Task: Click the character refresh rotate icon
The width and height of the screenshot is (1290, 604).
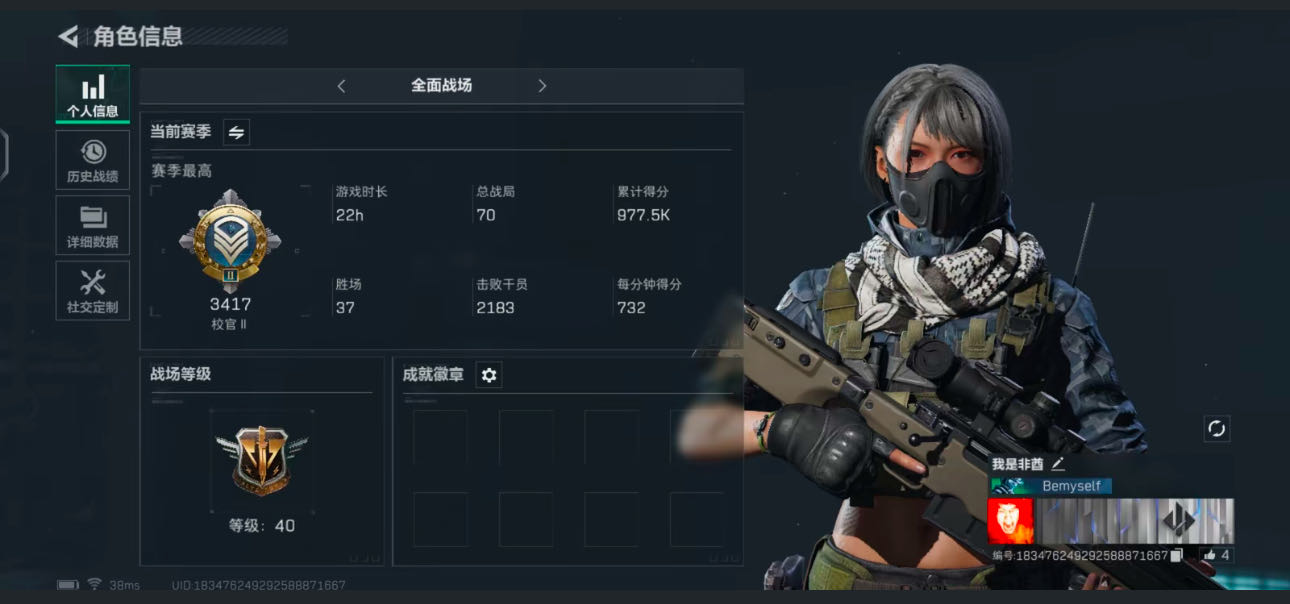Action: click(1216, 429)
